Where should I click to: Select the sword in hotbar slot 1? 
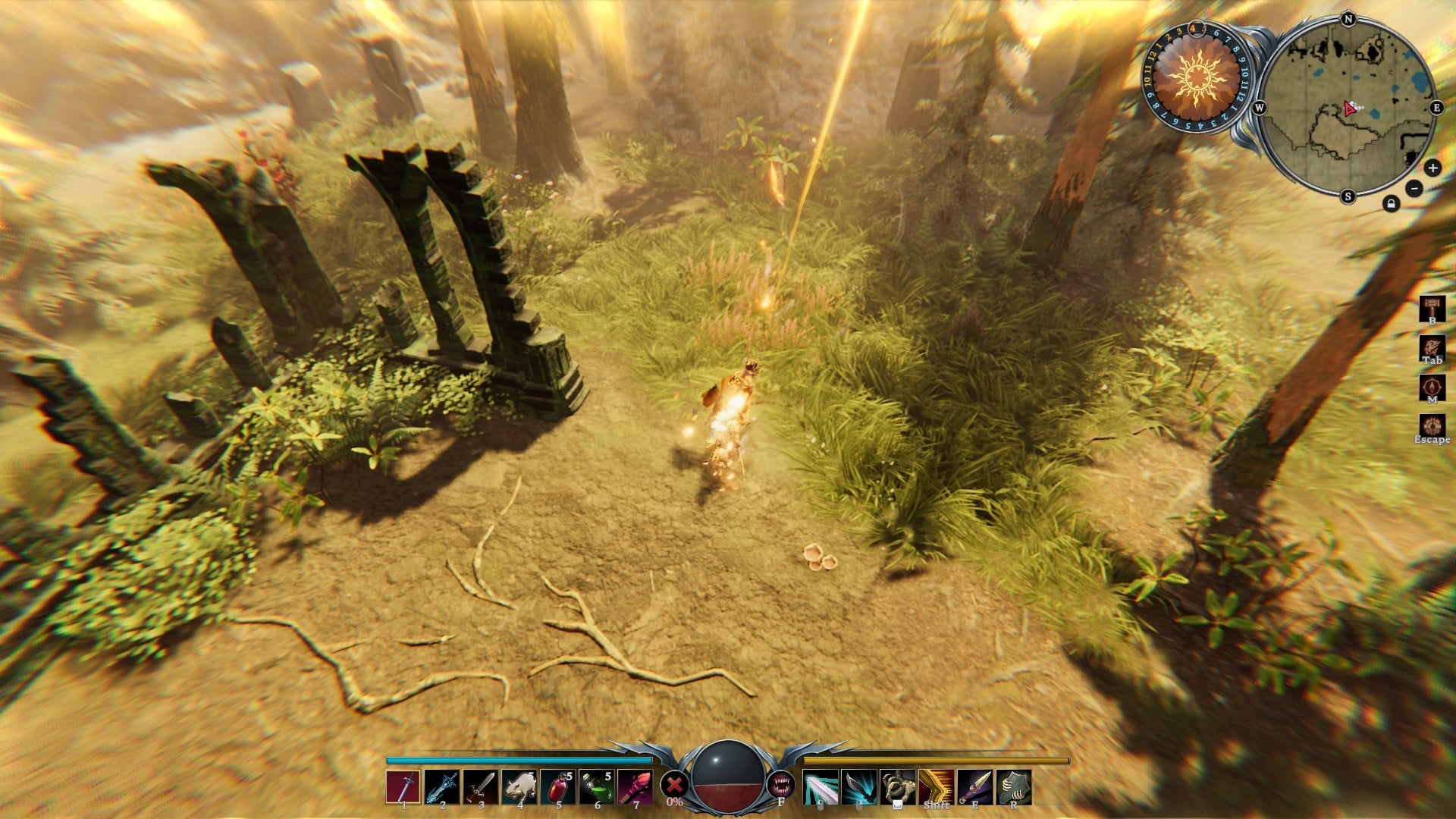pos(404,787)
